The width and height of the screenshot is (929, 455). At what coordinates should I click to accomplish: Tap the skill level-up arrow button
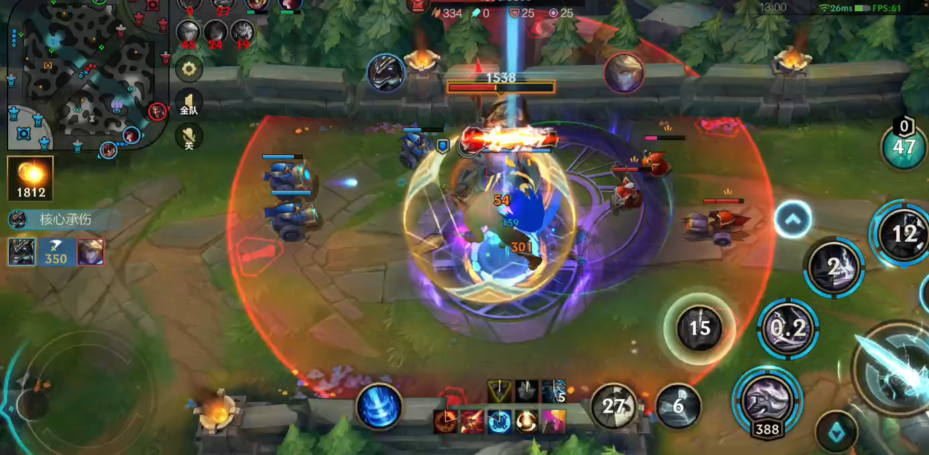[793, 219]
